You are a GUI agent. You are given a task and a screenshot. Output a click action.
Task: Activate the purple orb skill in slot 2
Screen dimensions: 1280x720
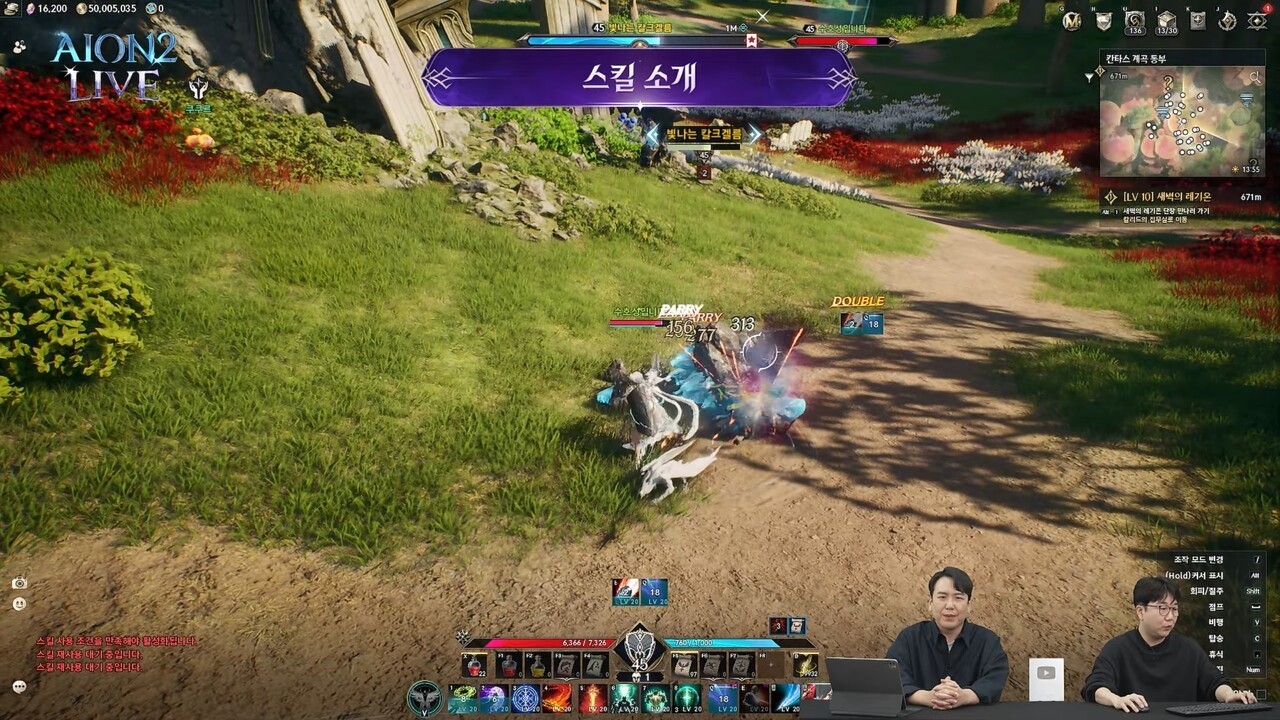coord(494,697)
